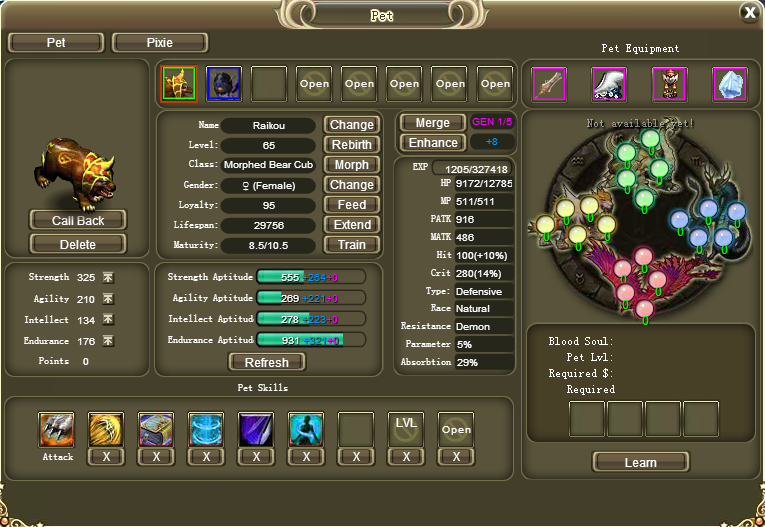
Task: Refresh the pet aptitudes
Action: coord(267,362)
